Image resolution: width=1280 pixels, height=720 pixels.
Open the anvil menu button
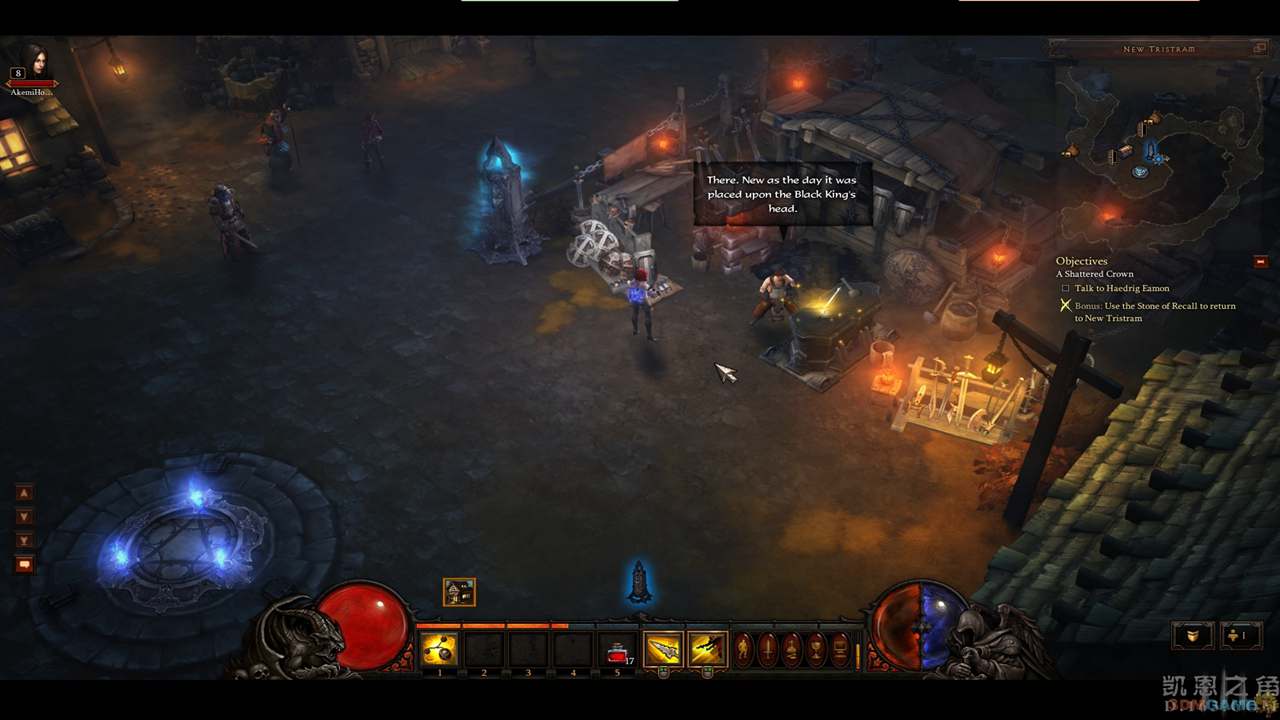[792, 650]
